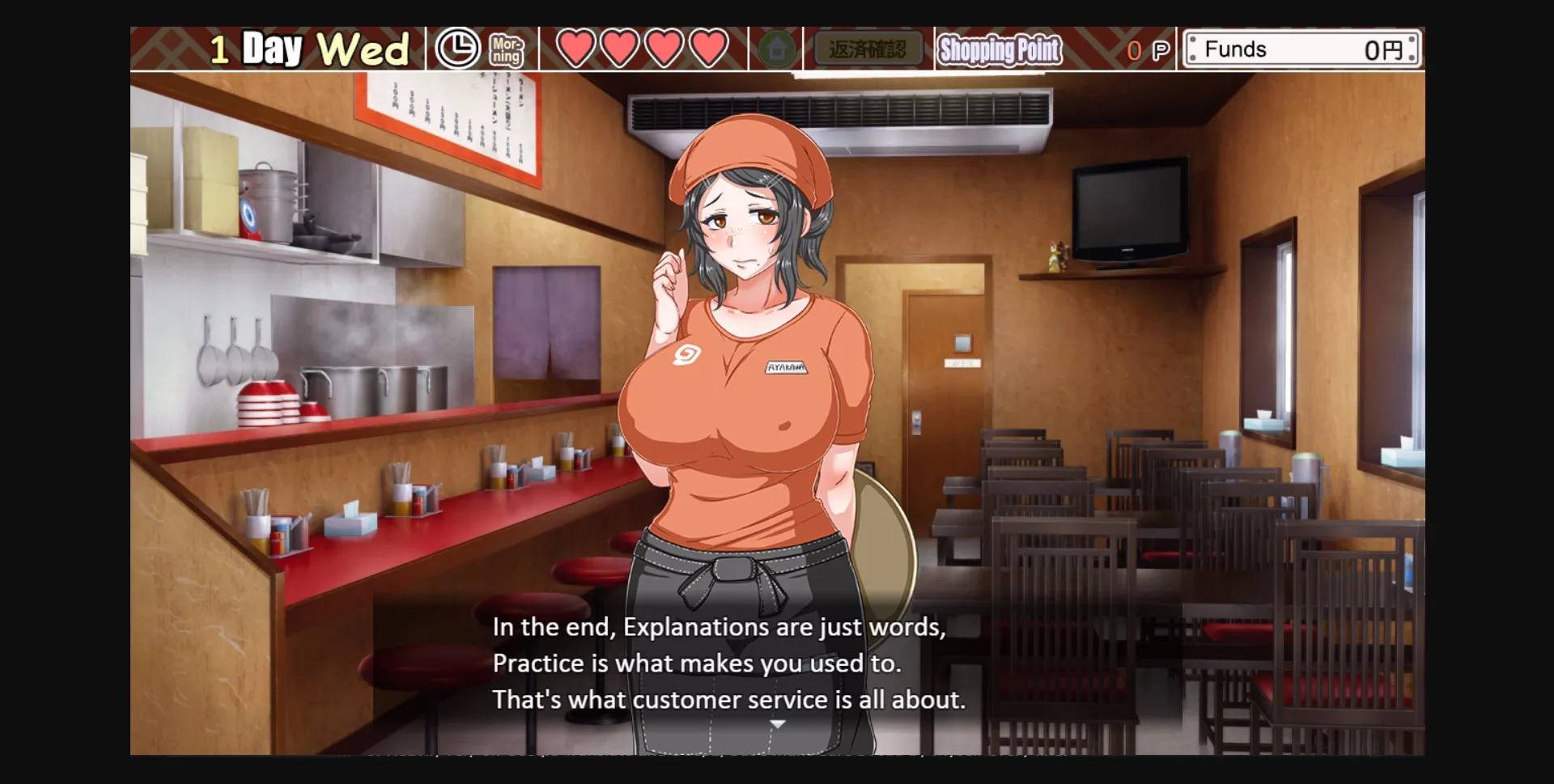Image resolution: width=1554 pixels, height=784 pixels.
Task: Click the fourth heart in the heart row
Action: click(709, 49)
